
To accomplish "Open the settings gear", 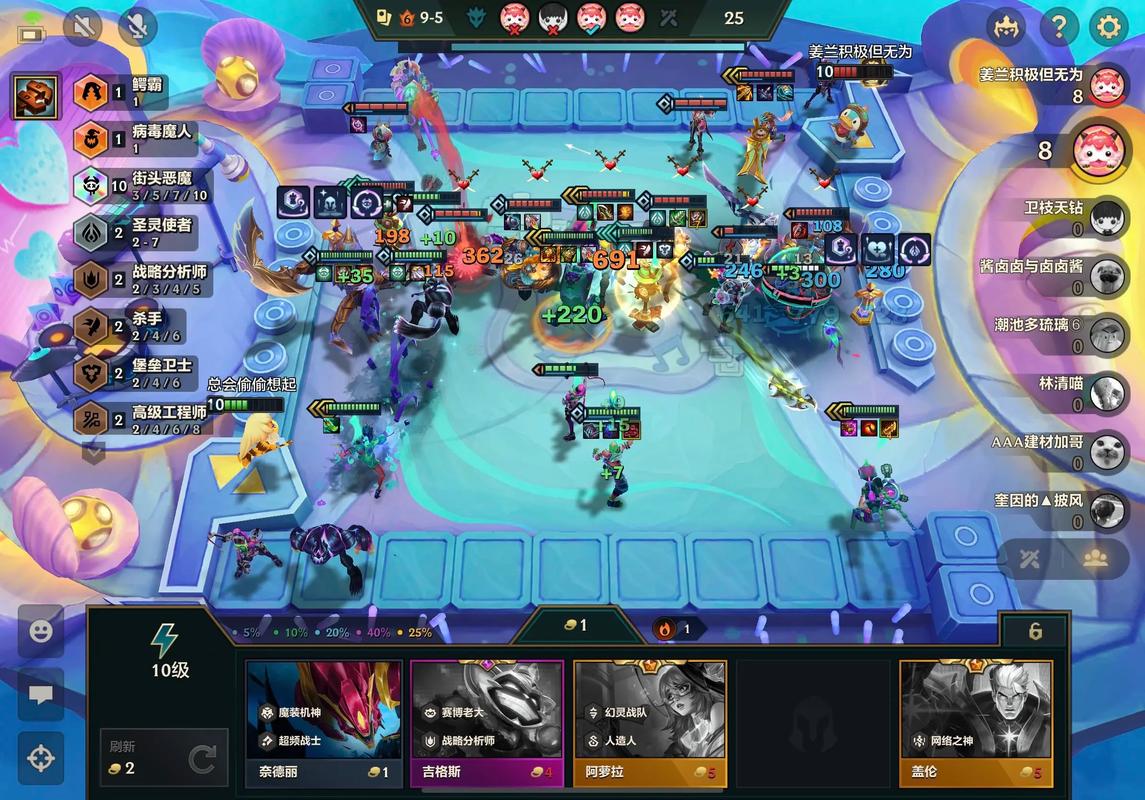I will click(x=1108, y=27).
